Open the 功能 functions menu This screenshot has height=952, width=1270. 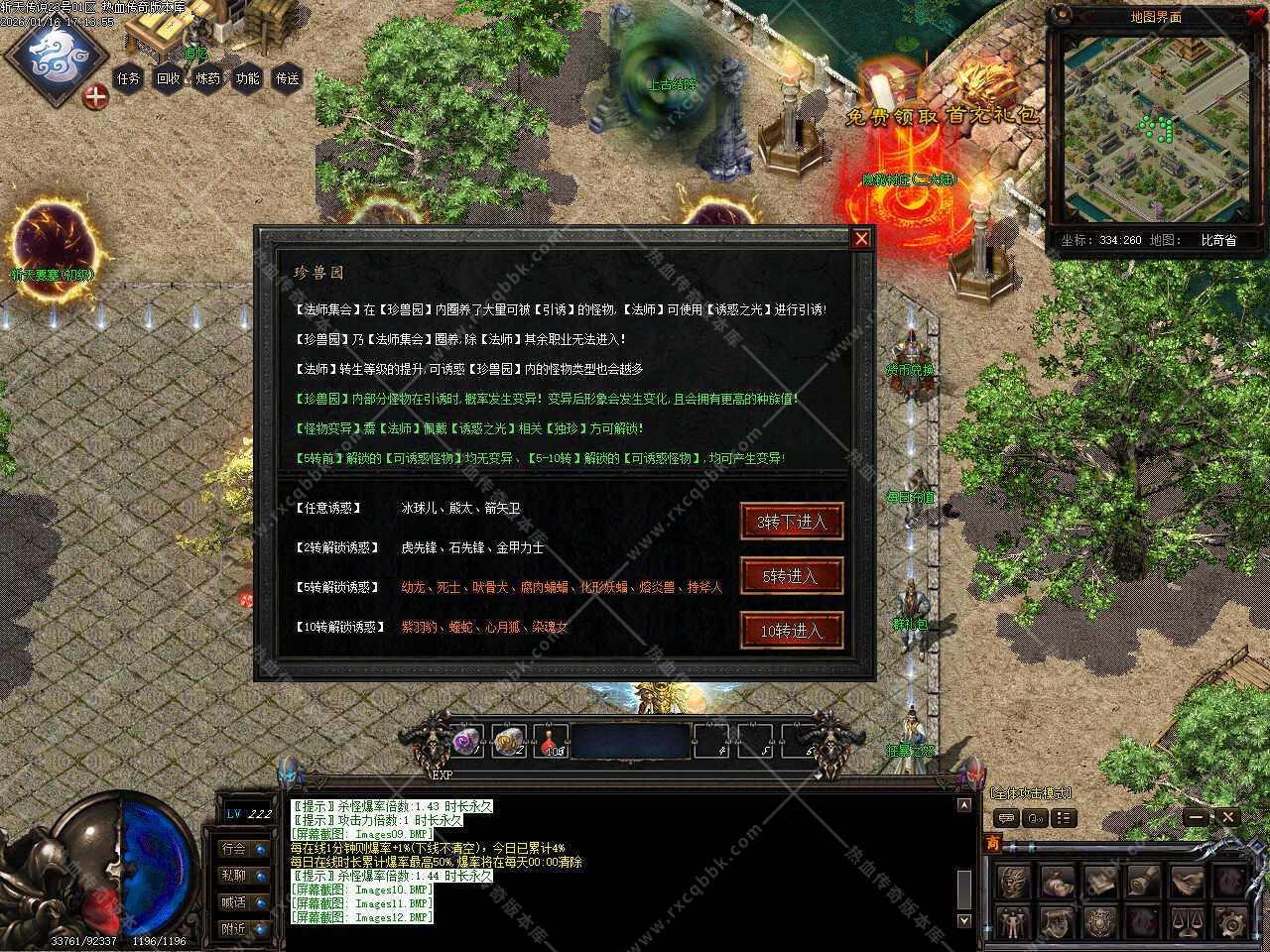[x=248, y=78]
